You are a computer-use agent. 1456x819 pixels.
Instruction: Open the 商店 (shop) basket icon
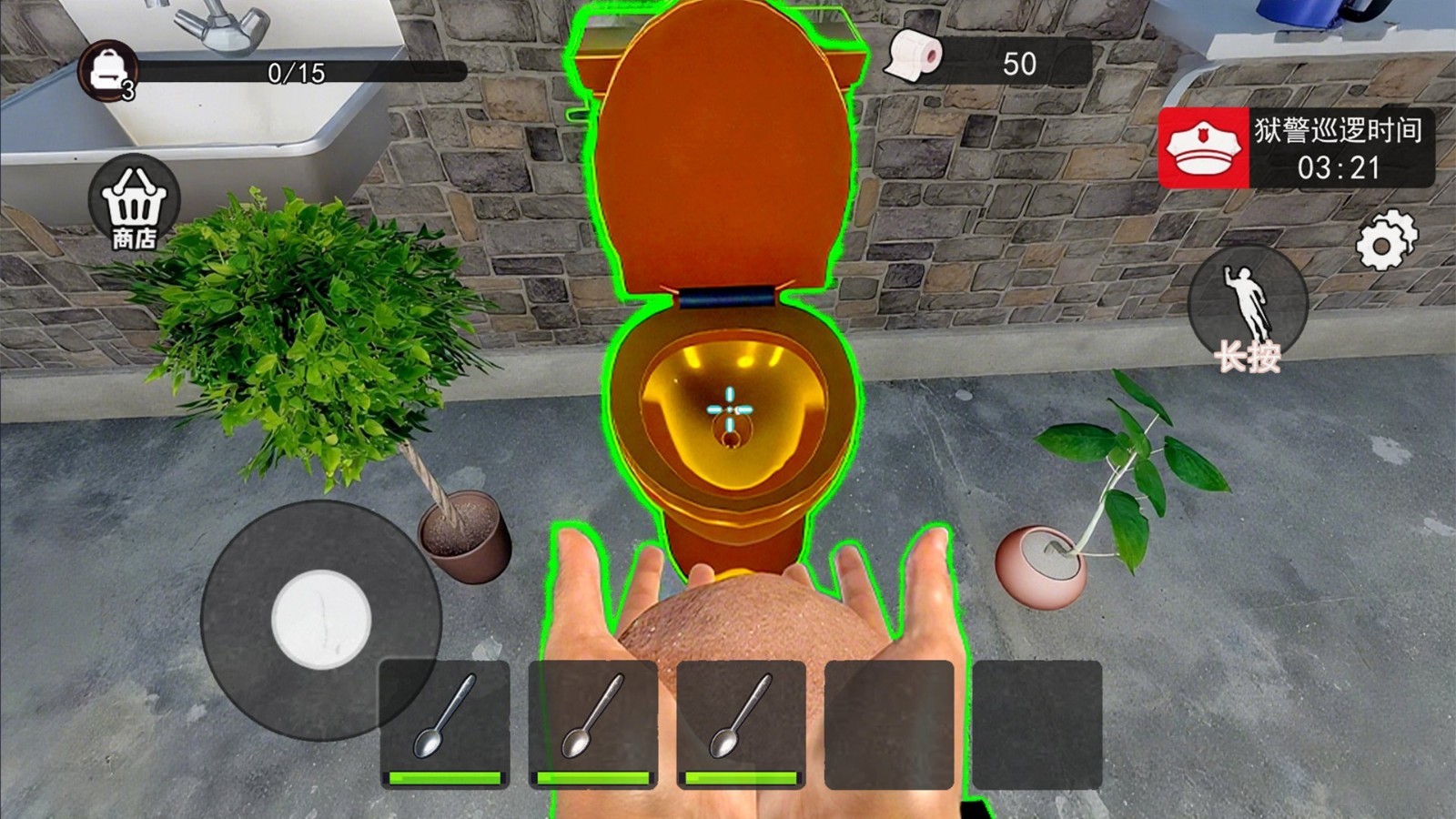(x=135, y=207)
